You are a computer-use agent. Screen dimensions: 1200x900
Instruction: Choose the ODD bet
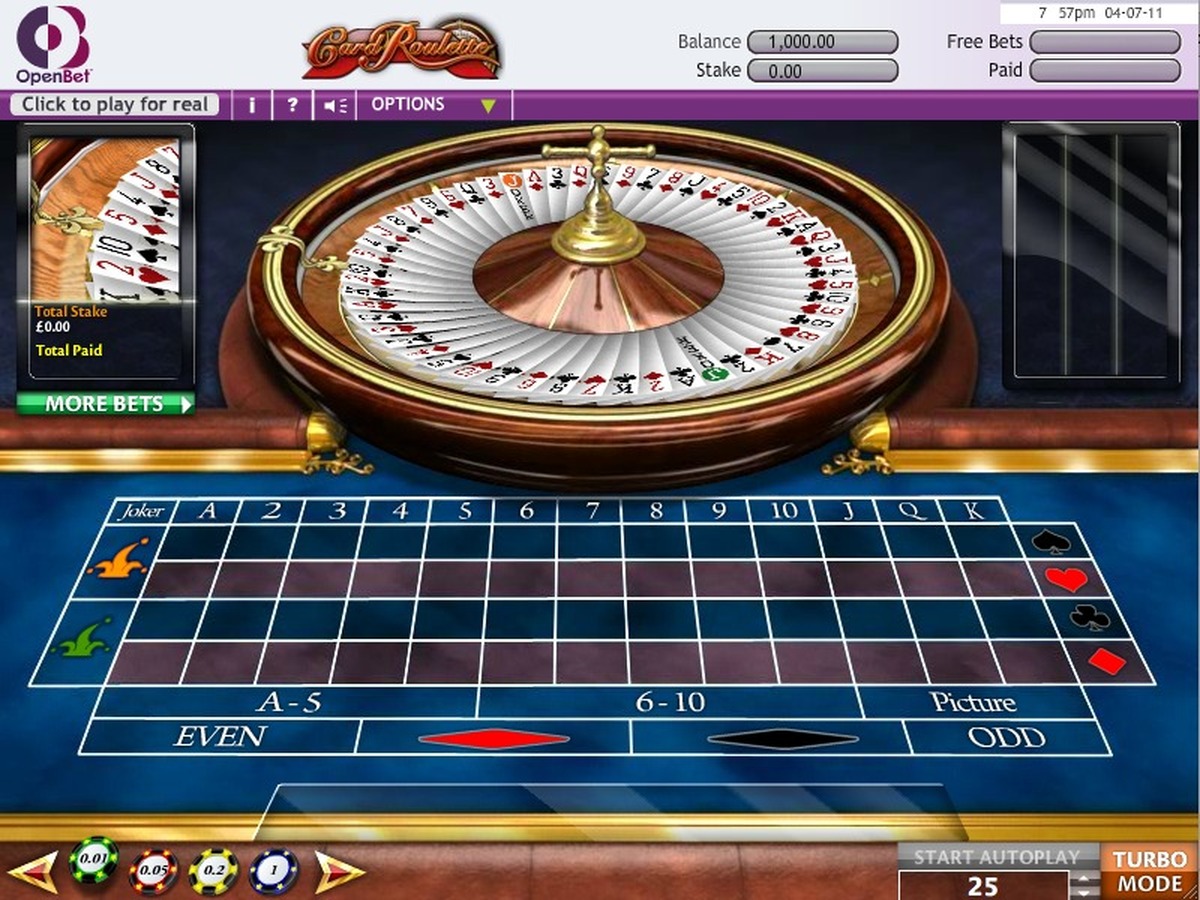point(1005,738)
